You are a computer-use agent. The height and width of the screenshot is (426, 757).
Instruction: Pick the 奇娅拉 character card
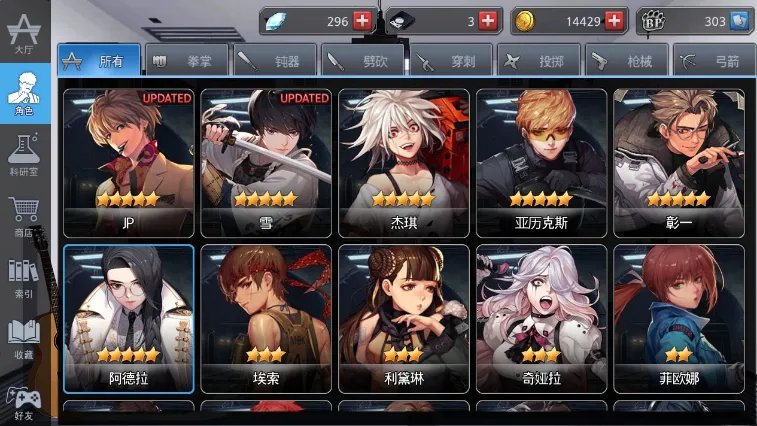click(541, 317)
